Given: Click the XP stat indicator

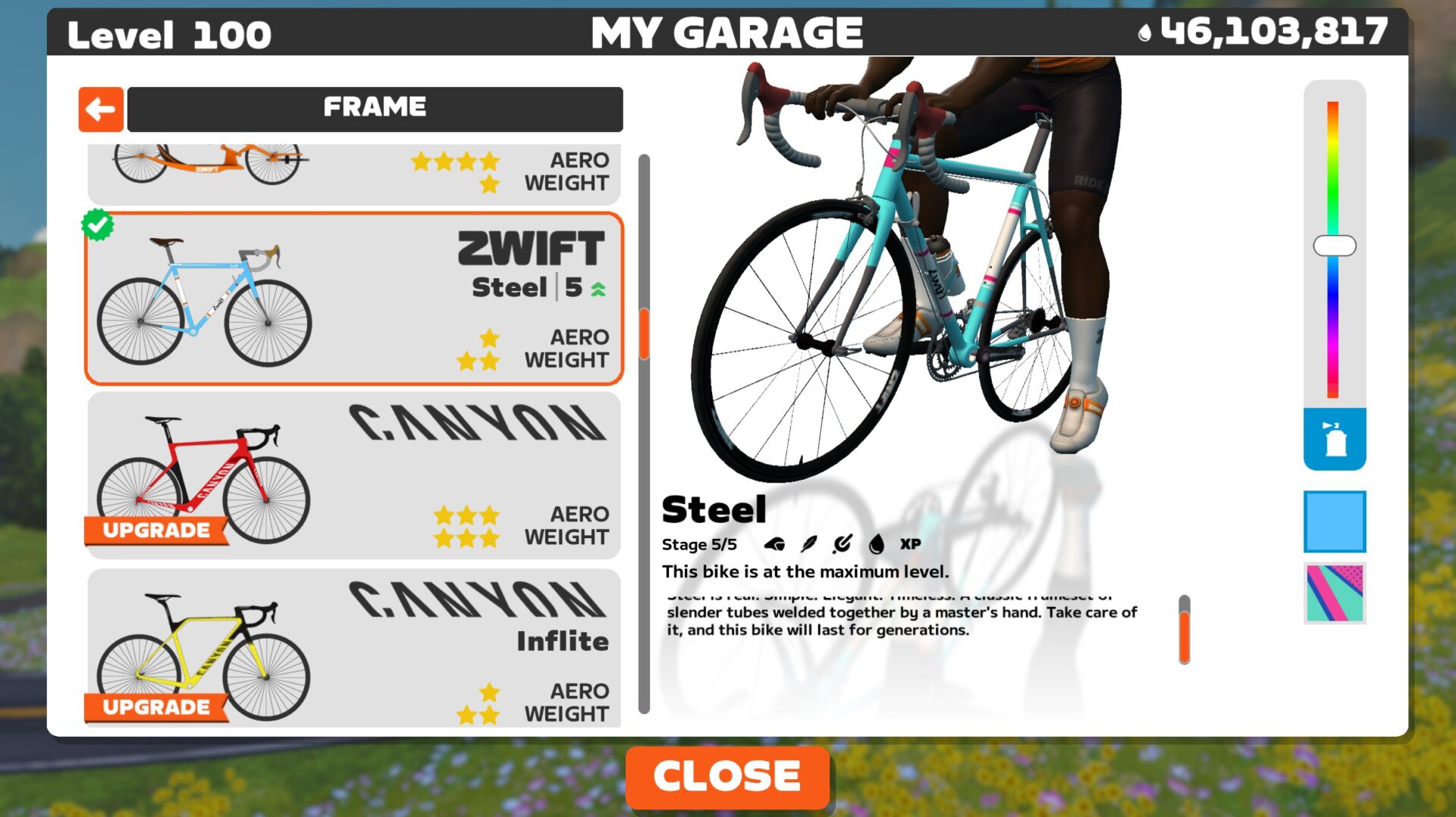Looking at the screenshot, I should (910, 543).
